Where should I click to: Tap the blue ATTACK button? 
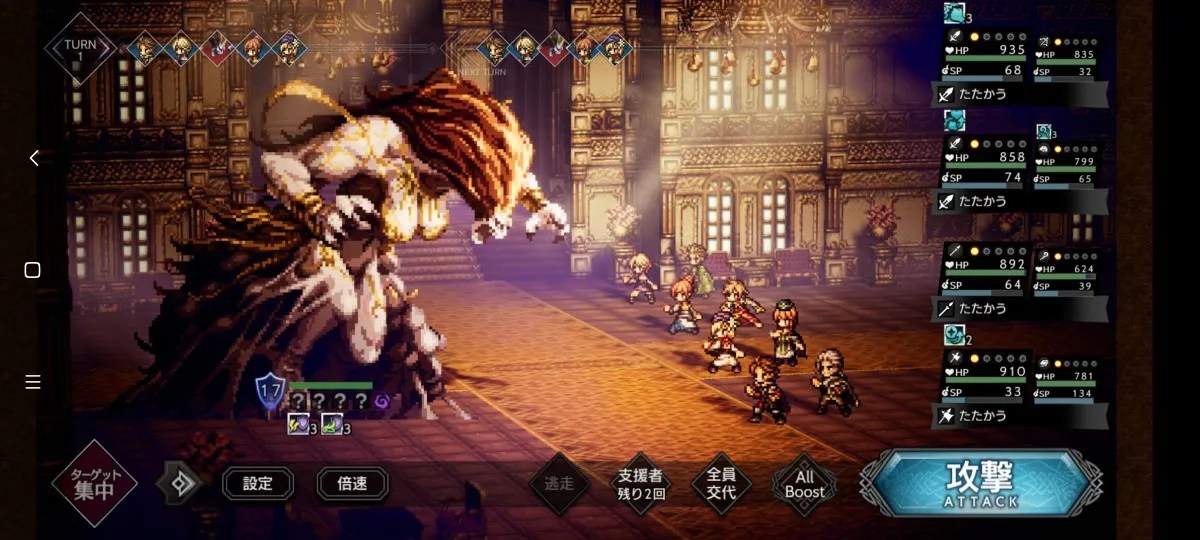click(982, 484)
